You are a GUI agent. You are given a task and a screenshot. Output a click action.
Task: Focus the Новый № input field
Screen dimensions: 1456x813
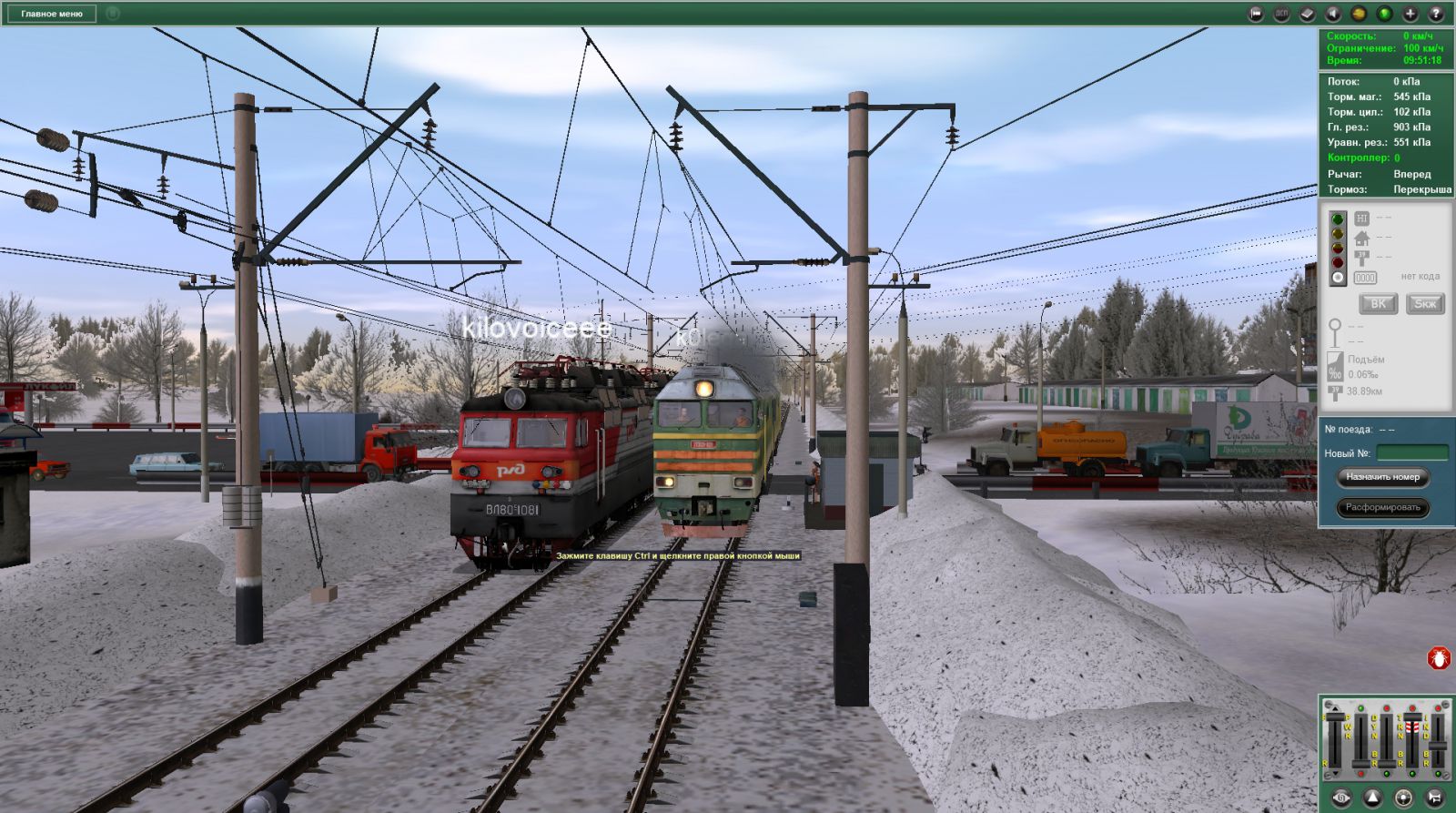click(1411, 452)
